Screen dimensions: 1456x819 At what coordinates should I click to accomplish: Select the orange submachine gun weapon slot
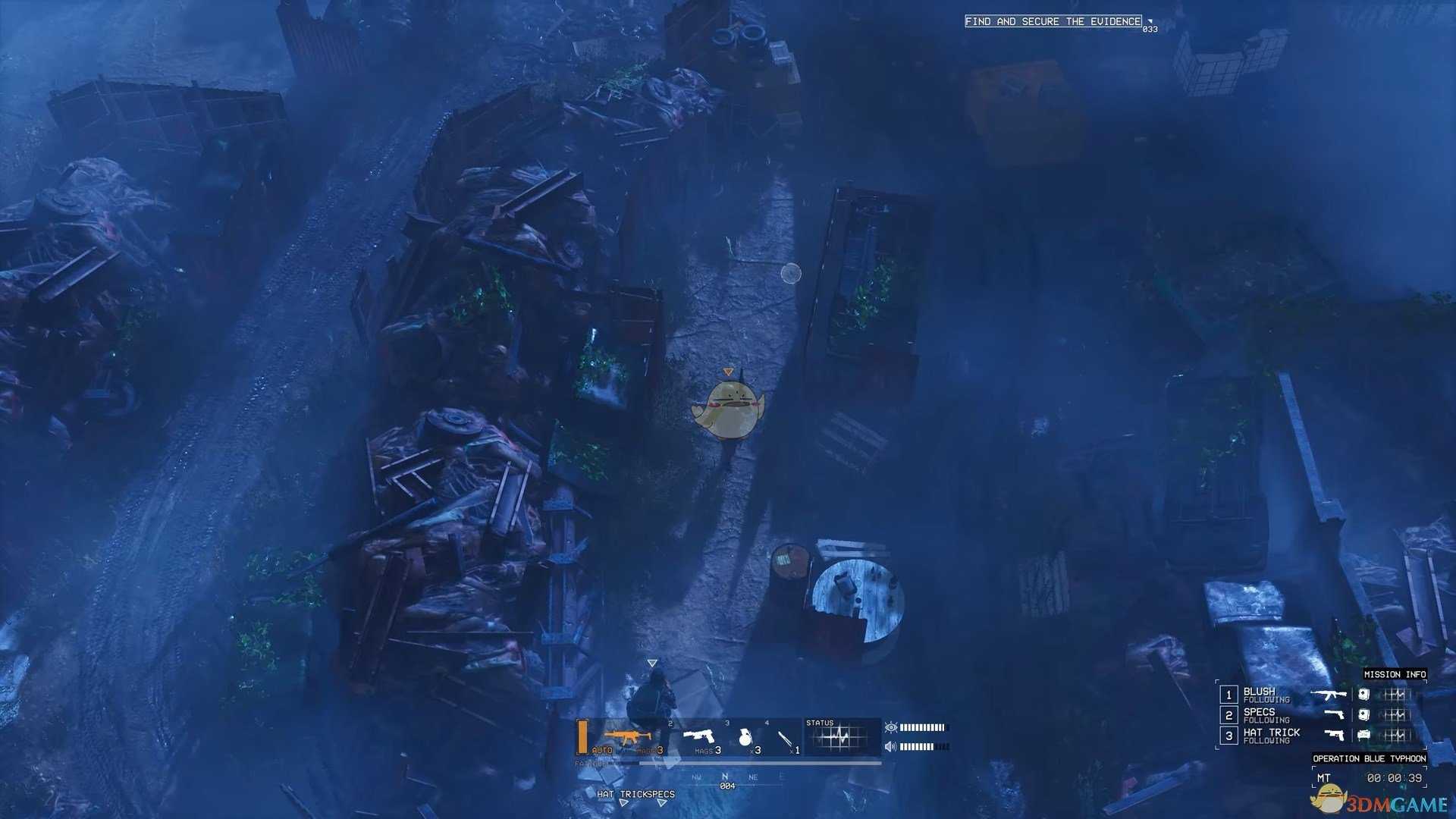[627, 736]
